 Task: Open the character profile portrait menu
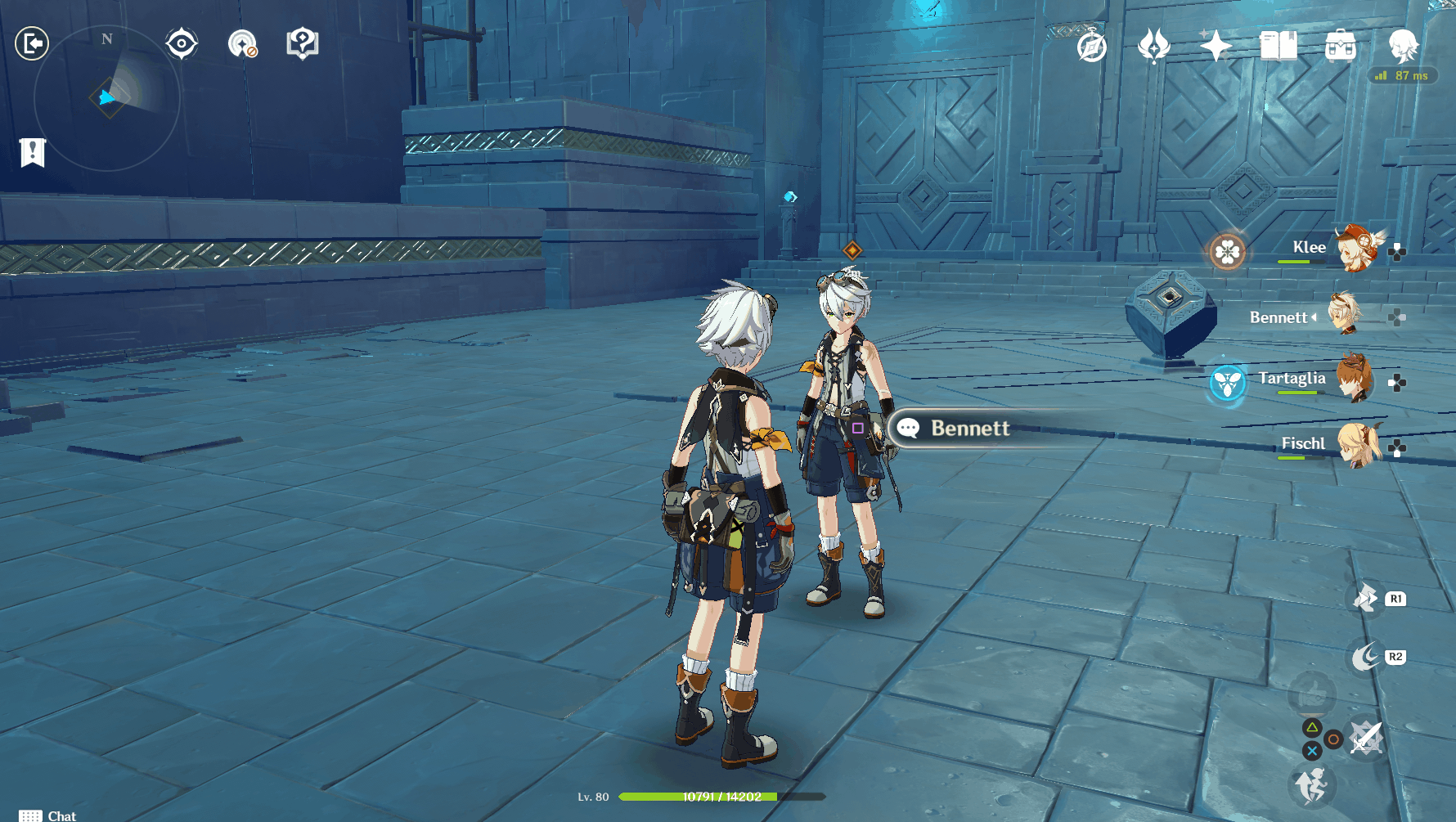tap(1402, 47)
